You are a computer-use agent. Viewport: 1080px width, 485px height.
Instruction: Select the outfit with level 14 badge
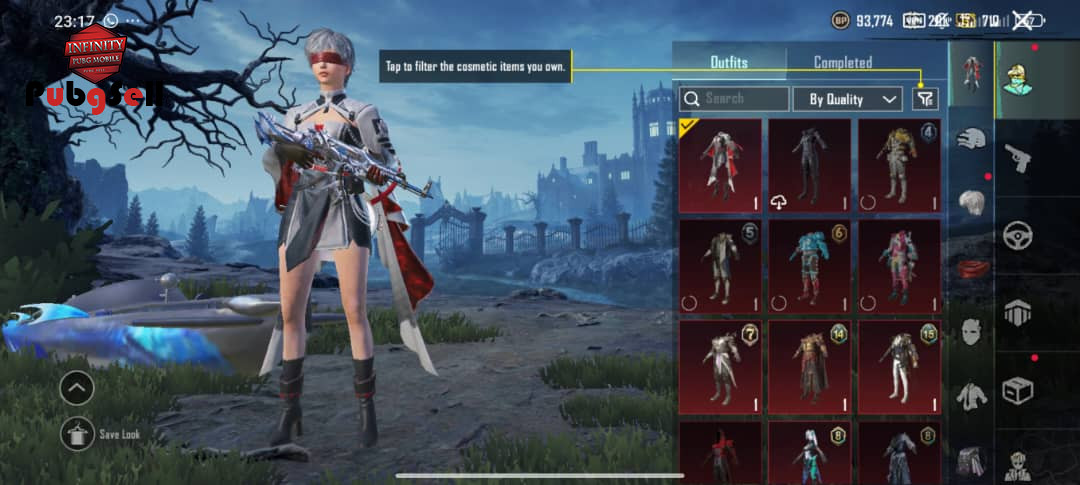809,367
